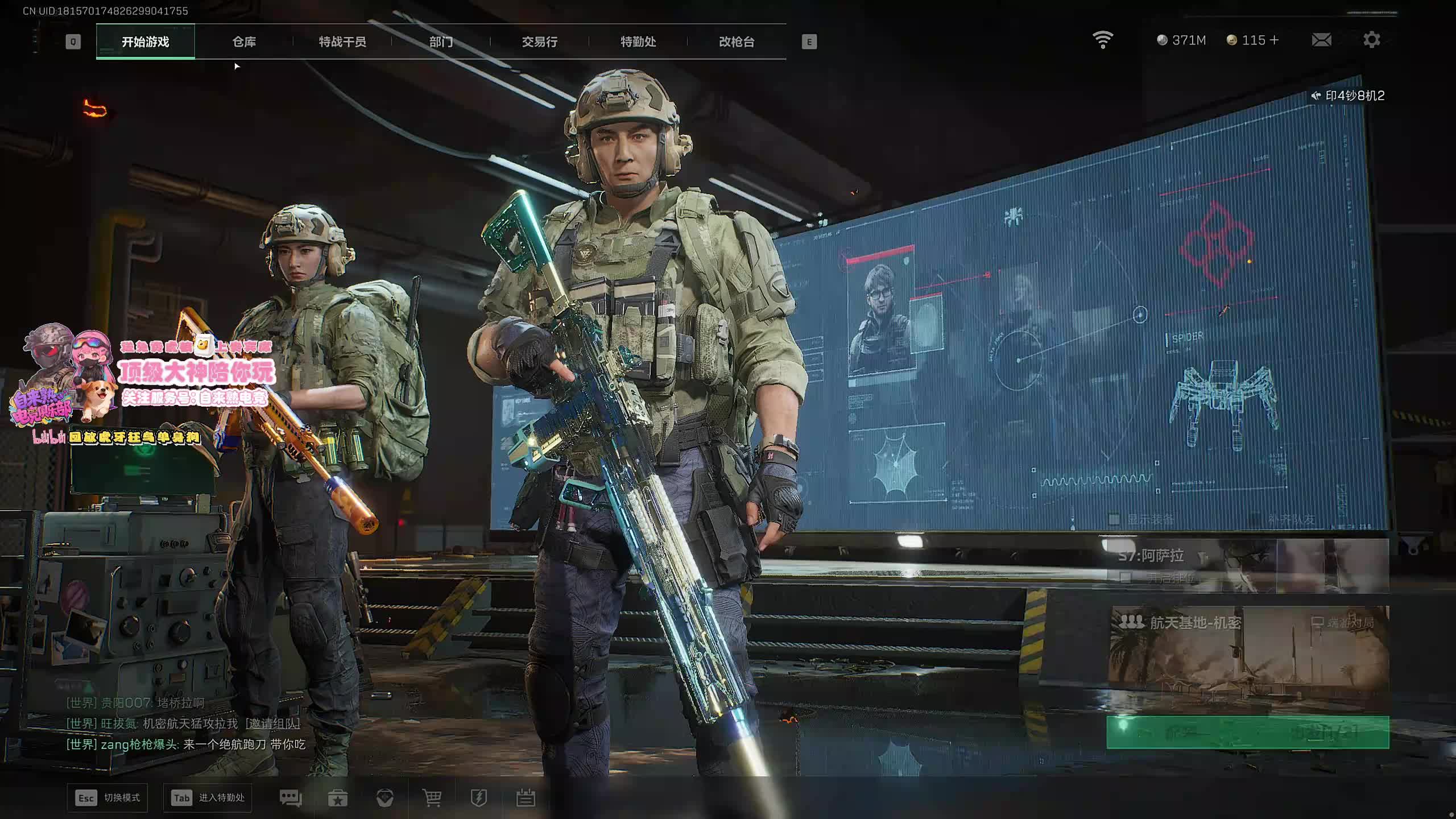1456x819 pixels.
Task: Go to the 交易行 (Auction House) tab
Action: [539, 42]
